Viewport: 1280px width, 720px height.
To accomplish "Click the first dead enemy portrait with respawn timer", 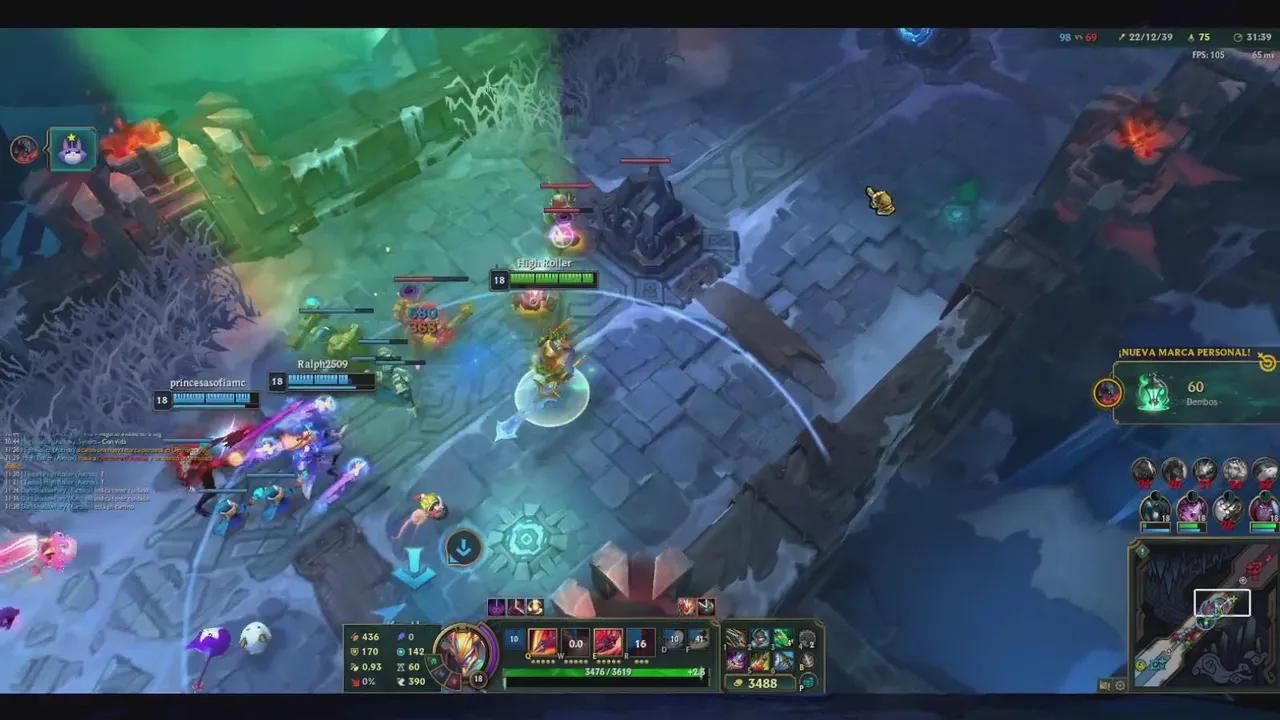I will [1143, 470].
